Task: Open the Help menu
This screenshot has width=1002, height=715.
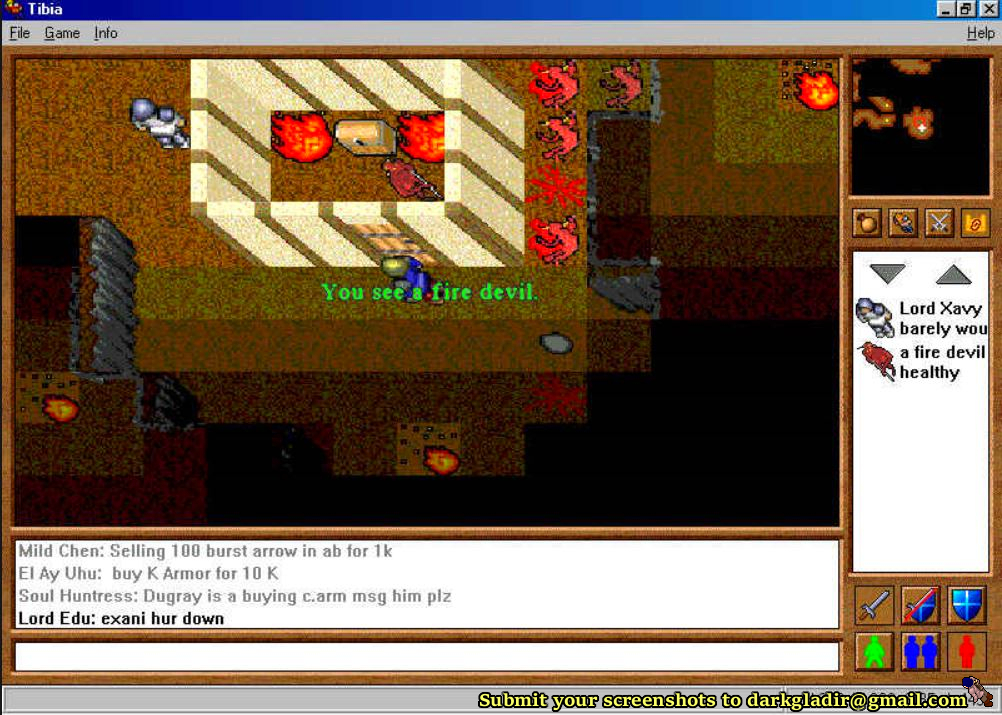Action: pyautogui.click(x=980, y=33)
